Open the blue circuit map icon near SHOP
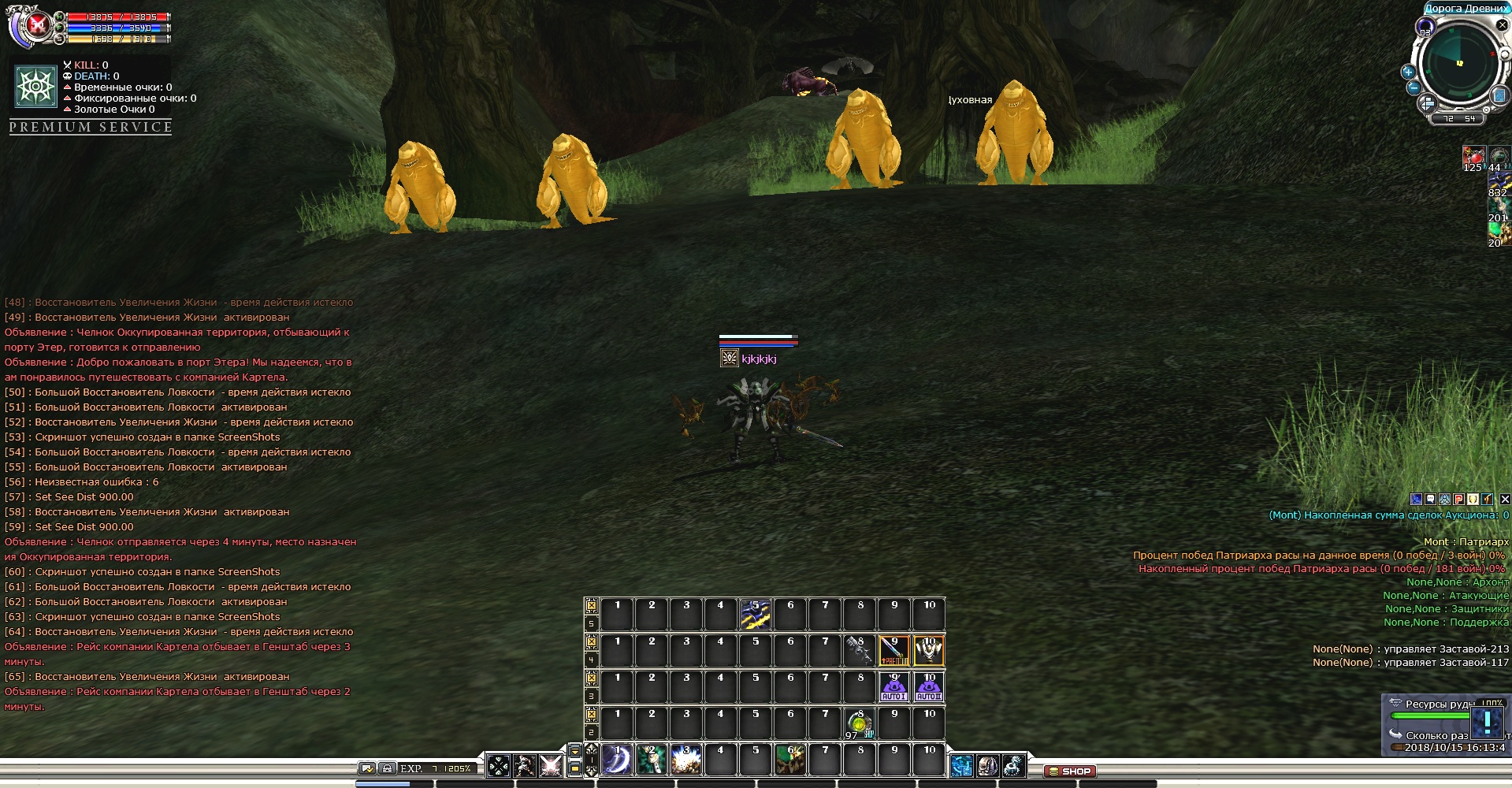Screen dimensions: 1512x788 961,765
